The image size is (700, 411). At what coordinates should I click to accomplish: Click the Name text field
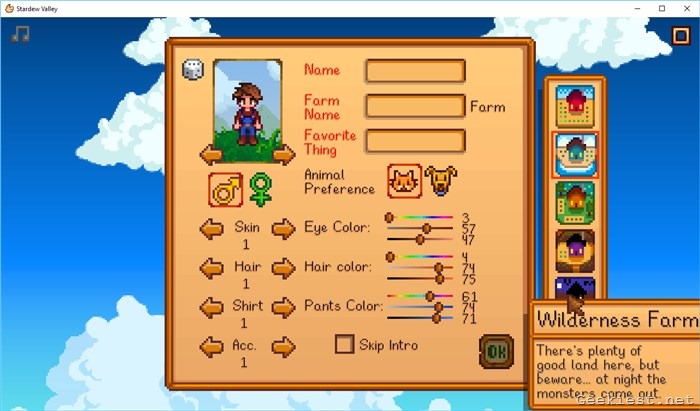pyautogui.click(x=415, y=71)
